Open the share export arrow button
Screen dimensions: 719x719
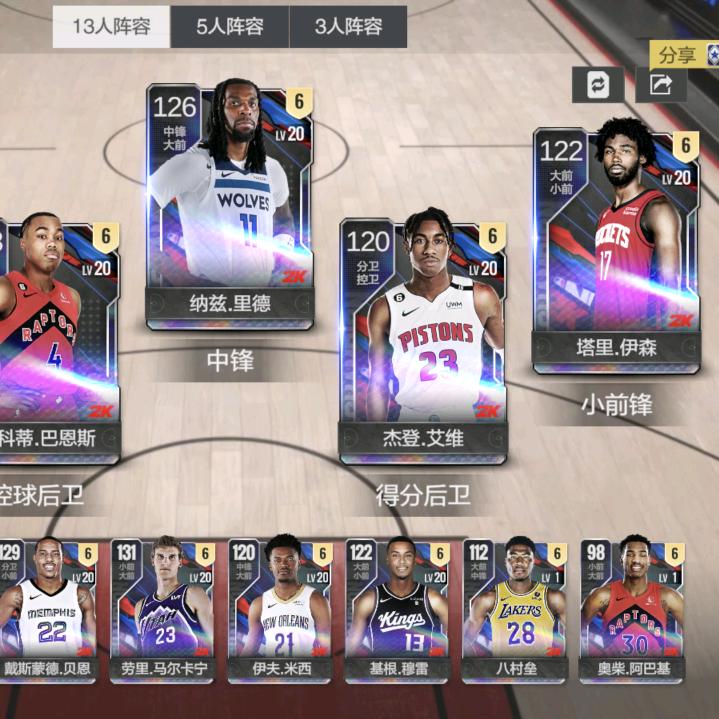point(661,85)
